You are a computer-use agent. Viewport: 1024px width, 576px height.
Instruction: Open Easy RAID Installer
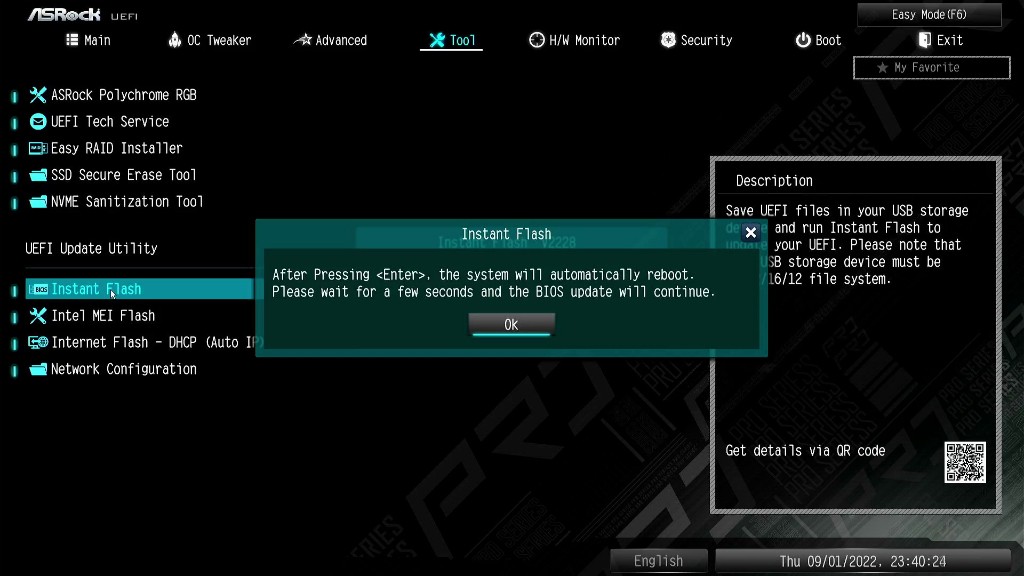tap(116, 148)
